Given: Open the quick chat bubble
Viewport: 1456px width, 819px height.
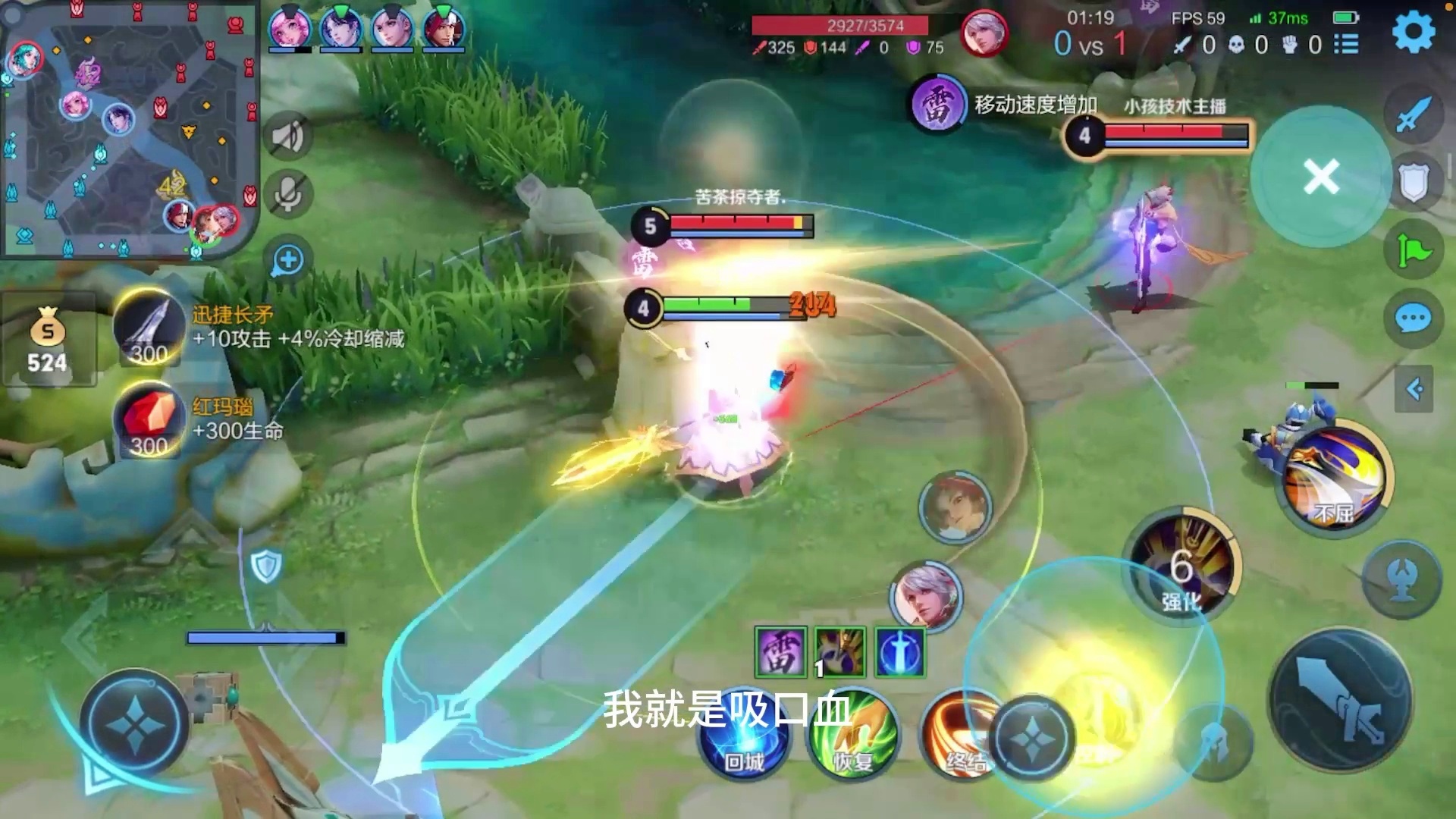Looking at the screenshot, I should pos(1413,319).
